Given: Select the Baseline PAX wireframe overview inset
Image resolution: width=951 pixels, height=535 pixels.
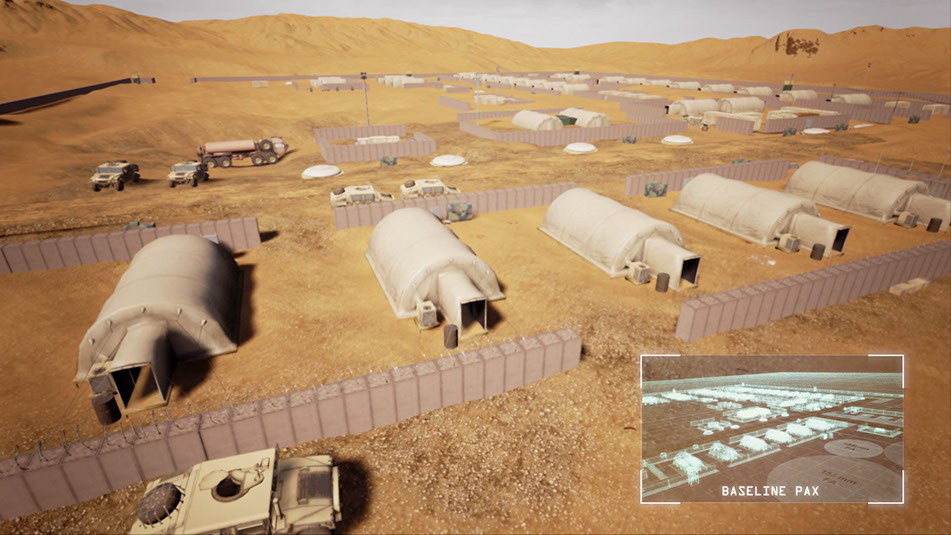Looking at the screenshot, I should click(x=771, y=429).
